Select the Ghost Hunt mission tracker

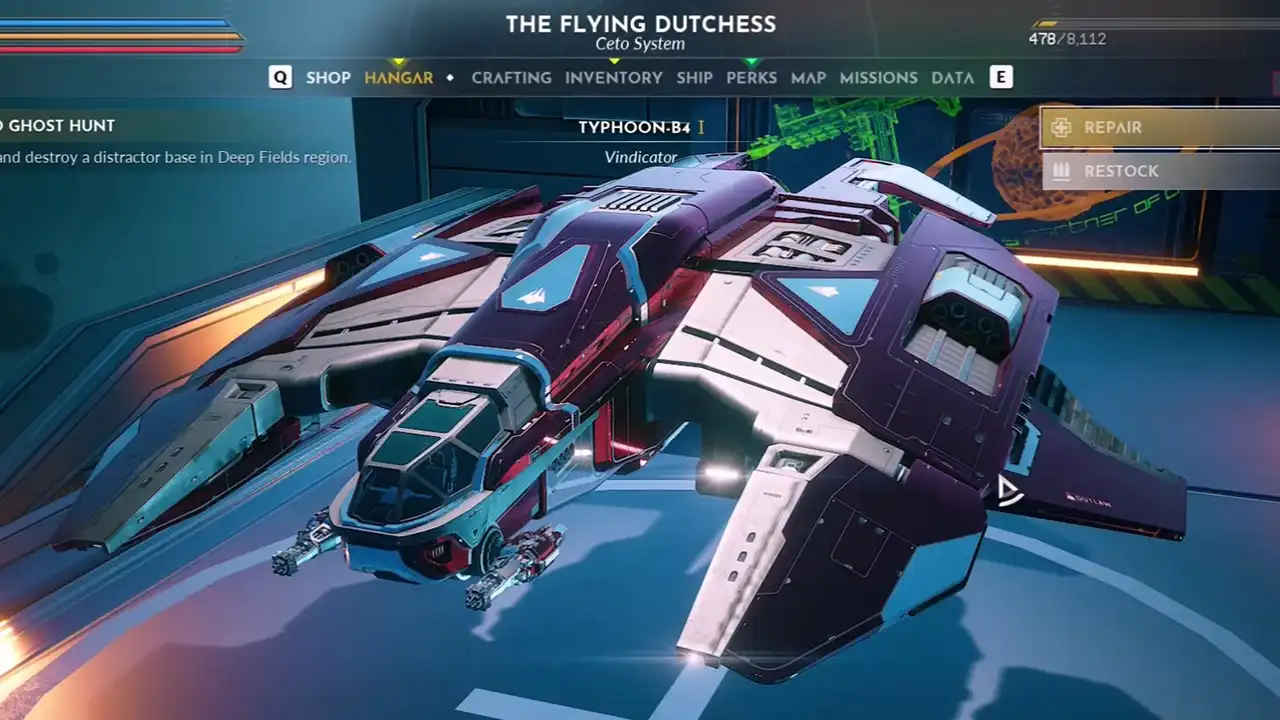tap(62, 126)
